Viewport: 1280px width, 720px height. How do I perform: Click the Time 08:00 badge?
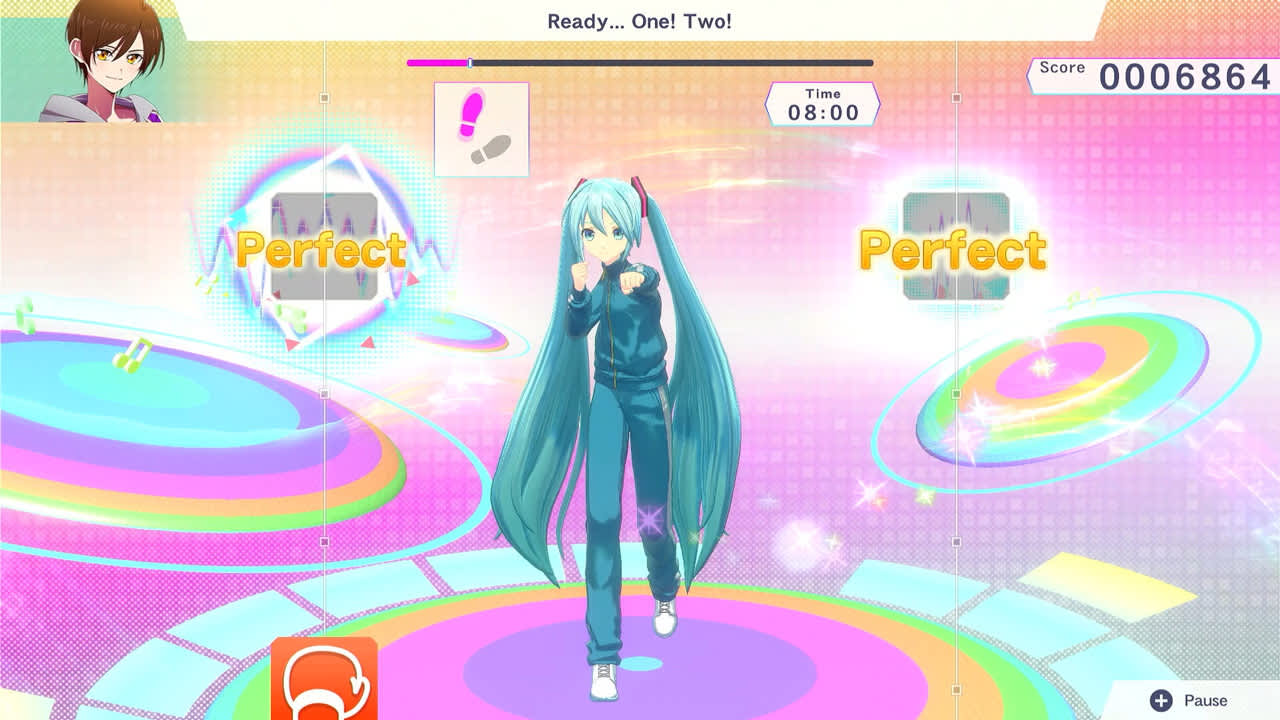[823, 102]
